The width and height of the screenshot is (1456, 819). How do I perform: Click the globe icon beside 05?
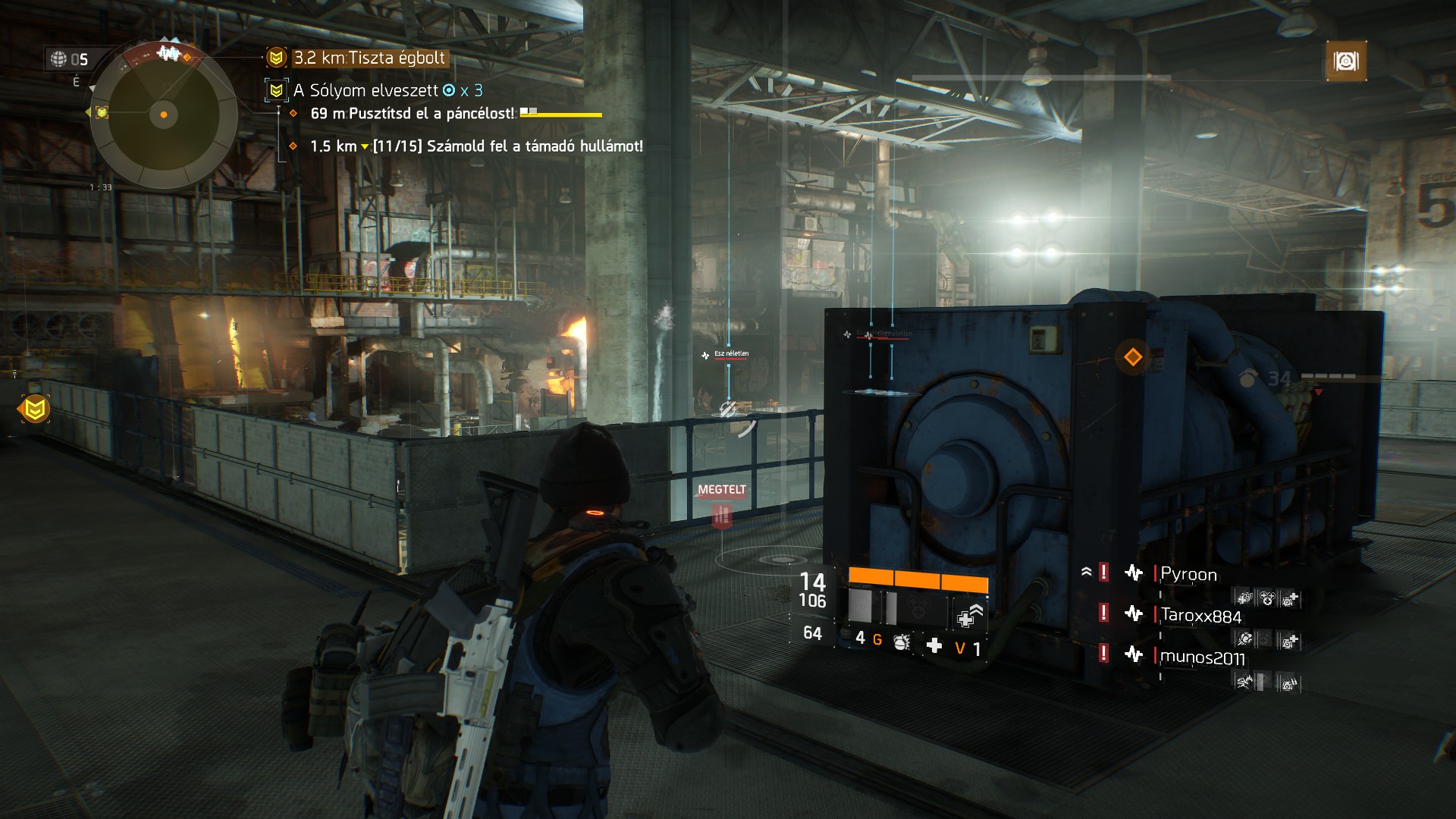[x=58, y=59]
